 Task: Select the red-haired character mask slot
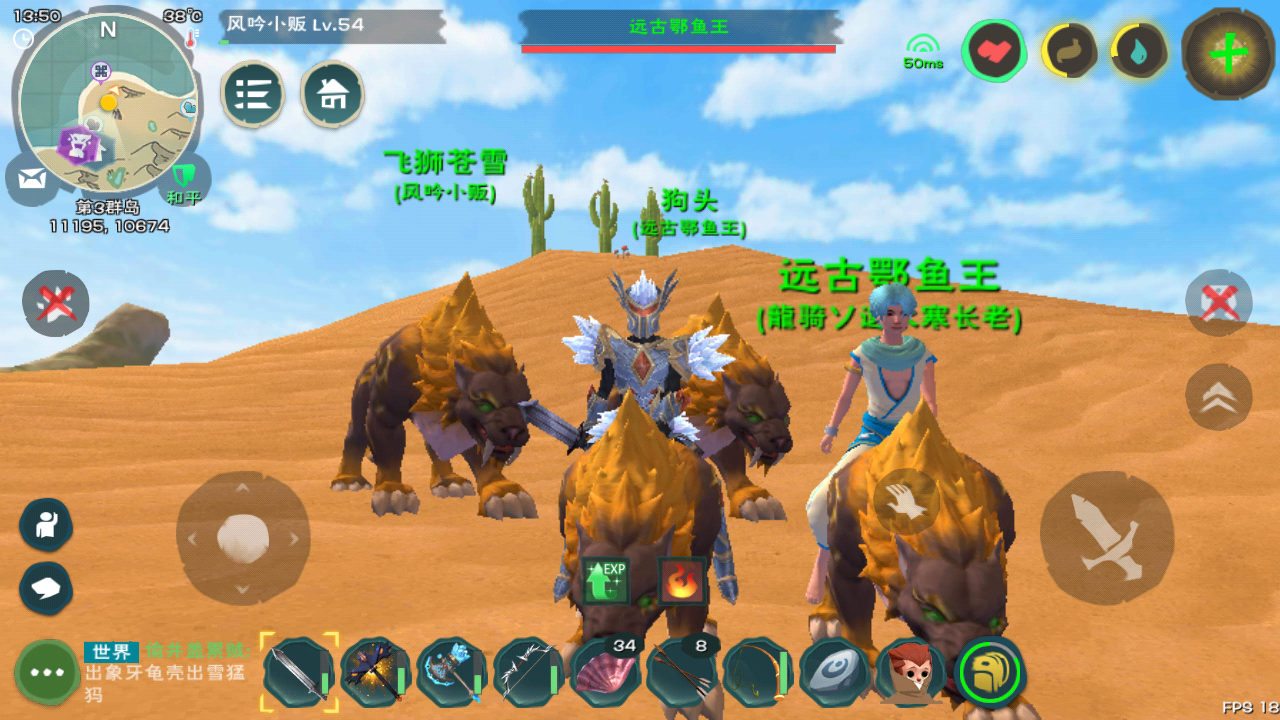[x=910, y=672]
